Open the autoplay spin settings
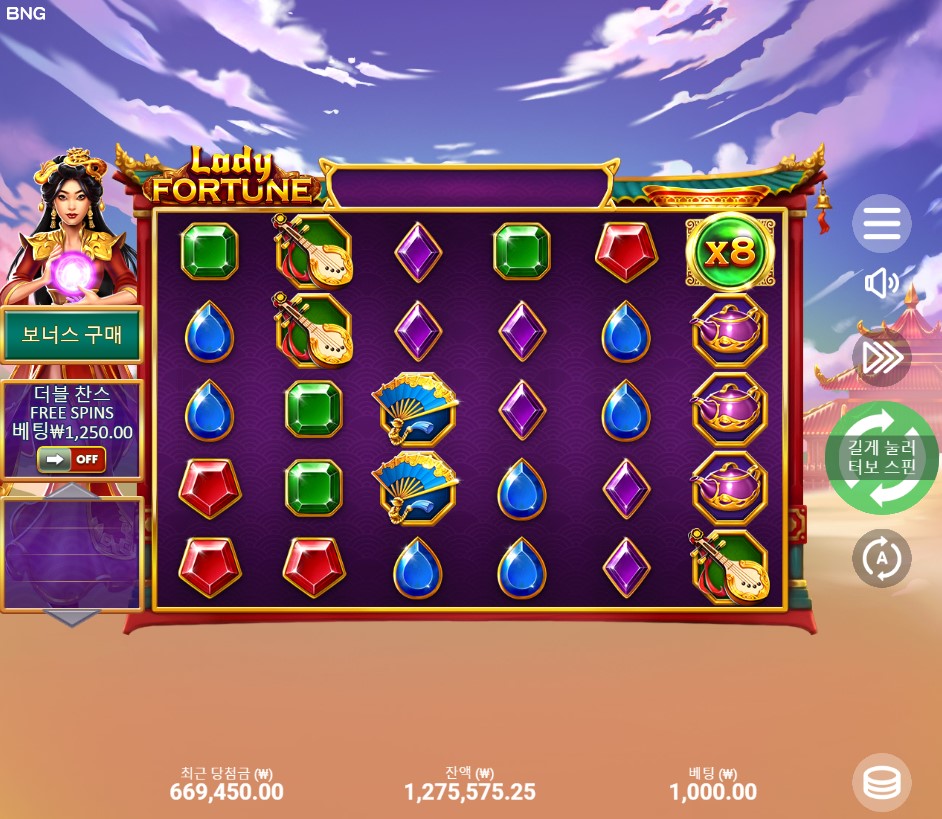This screenshot has height=819, width=942. tap(881, 558)
